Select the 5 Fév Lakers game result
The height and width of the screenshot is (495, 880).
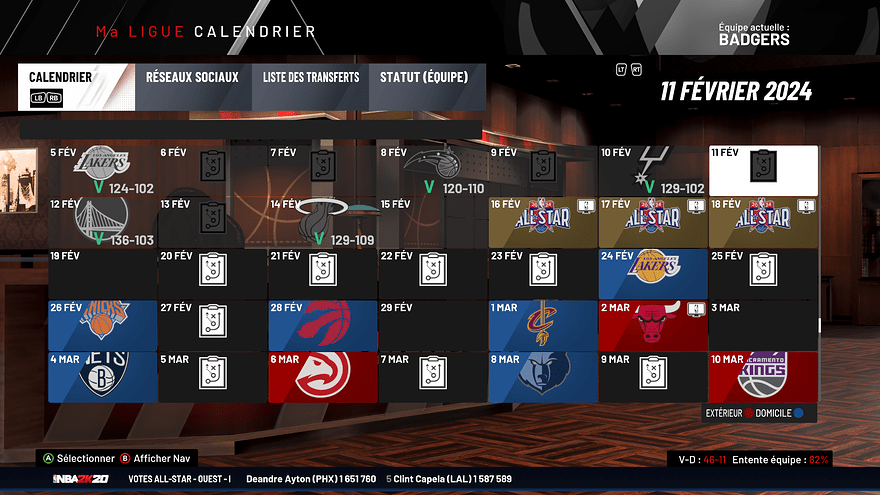pos(103,170)
